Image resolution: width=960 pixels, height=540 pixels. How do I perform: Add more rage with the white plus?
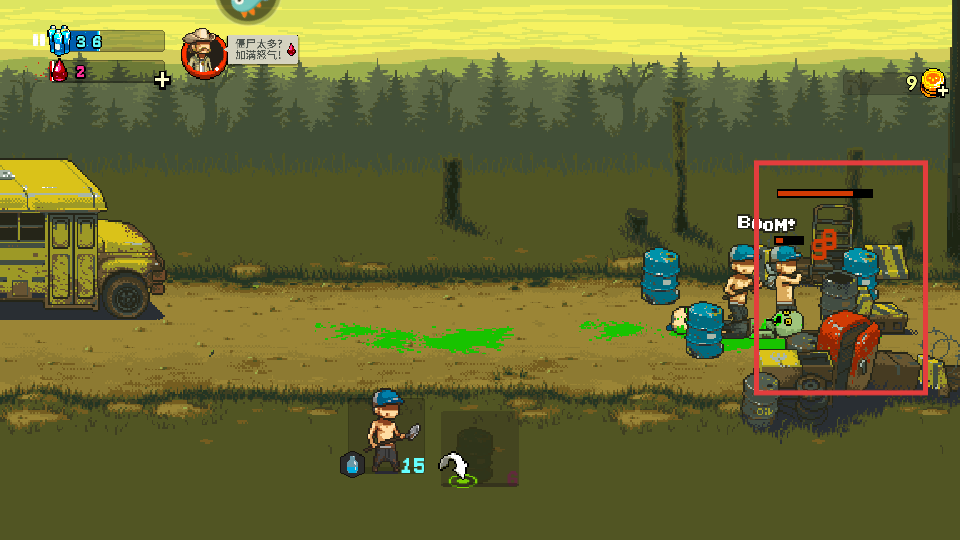pyautogui.click(x=162, y=80)
